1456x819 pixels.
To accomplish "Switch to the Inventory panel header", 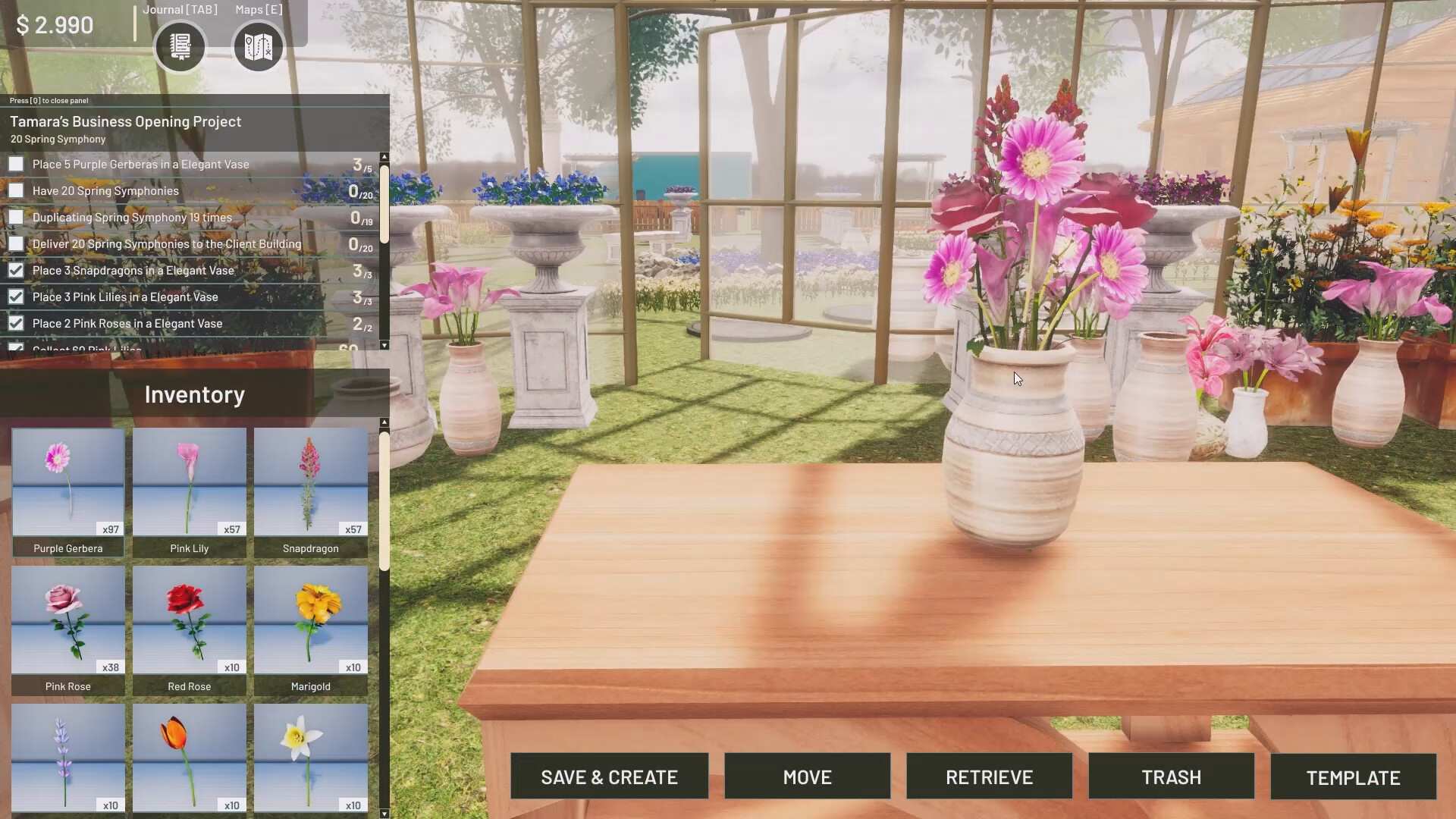I will coord(194,394).
